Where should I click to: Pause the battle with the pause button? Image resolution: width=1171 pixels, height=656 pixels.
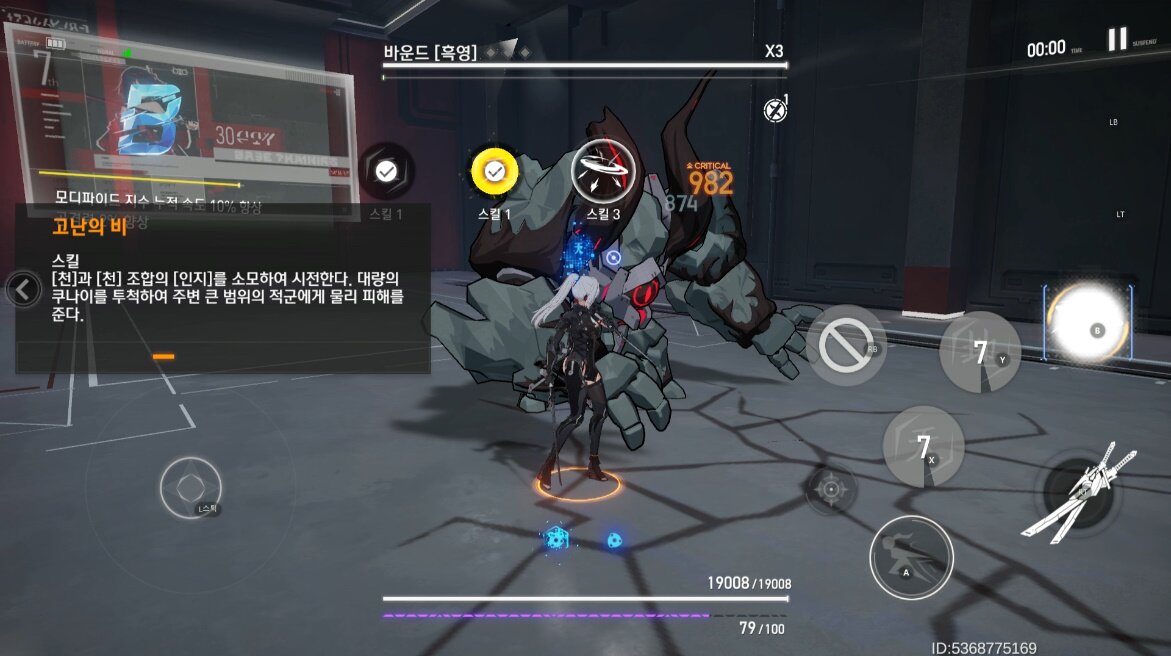(x=1117, y=40)
